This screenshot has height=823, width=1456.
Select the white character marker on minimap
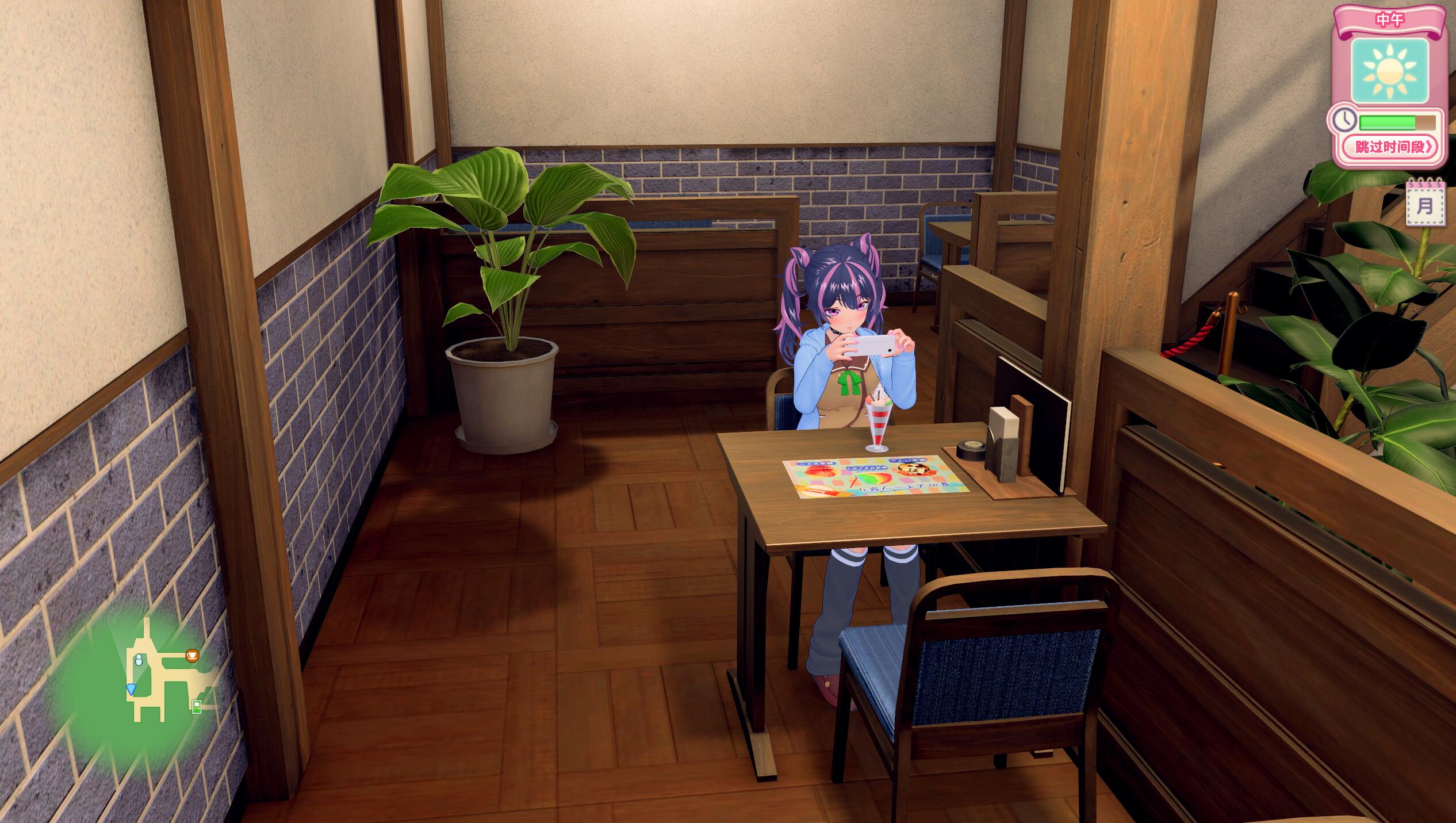(x=139, y=660)
